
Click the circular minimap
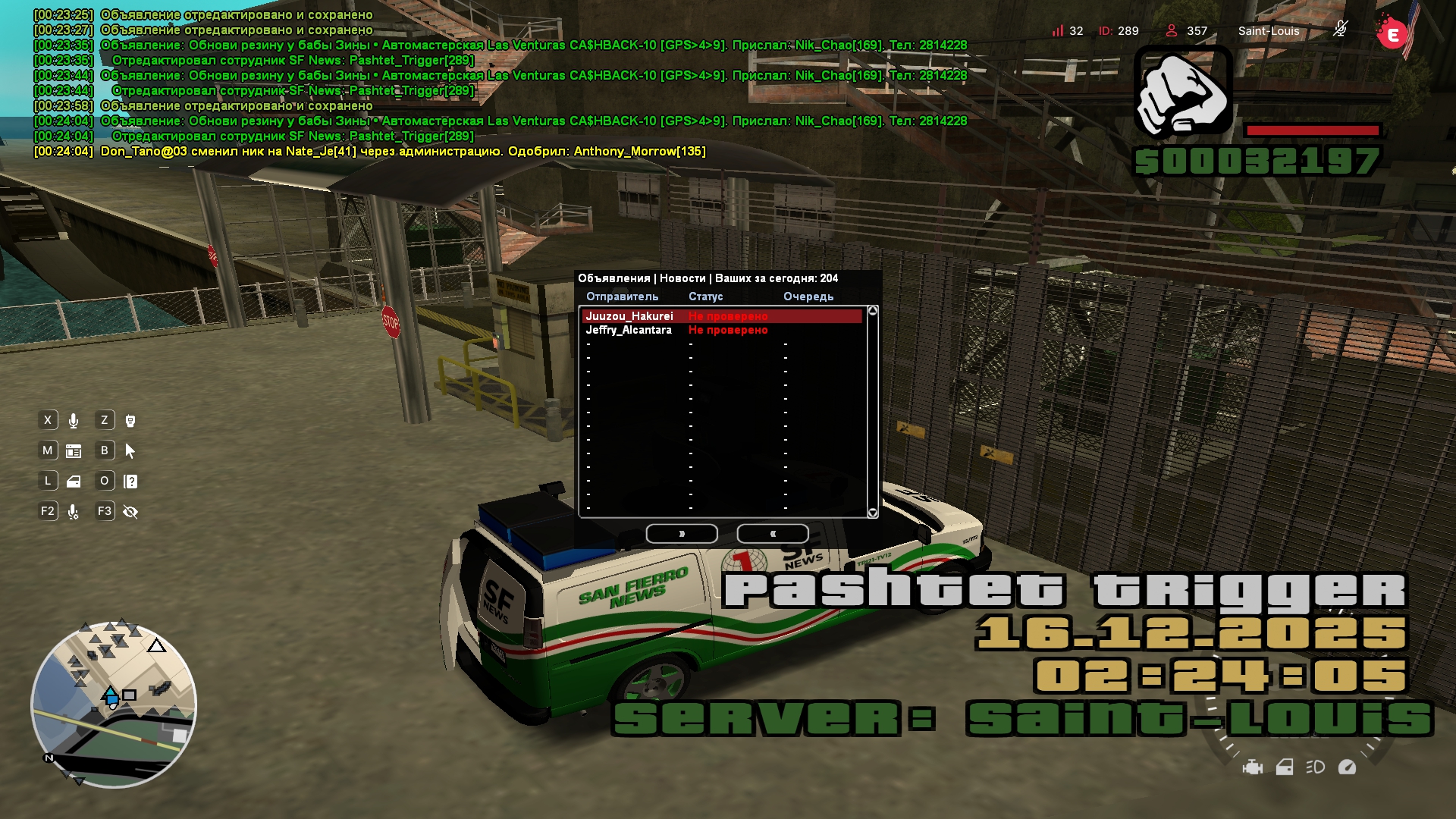[x=114, y=705]
